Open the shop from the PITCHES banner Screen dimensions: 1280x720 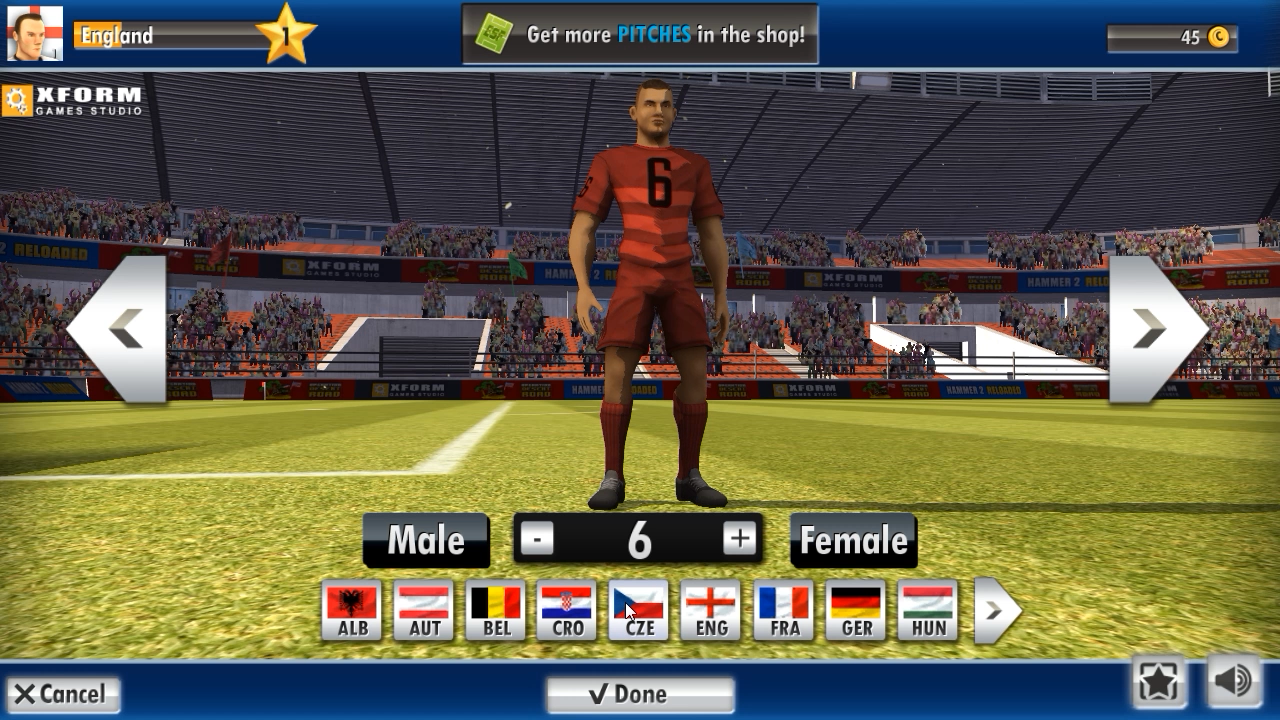pos(639,33)
